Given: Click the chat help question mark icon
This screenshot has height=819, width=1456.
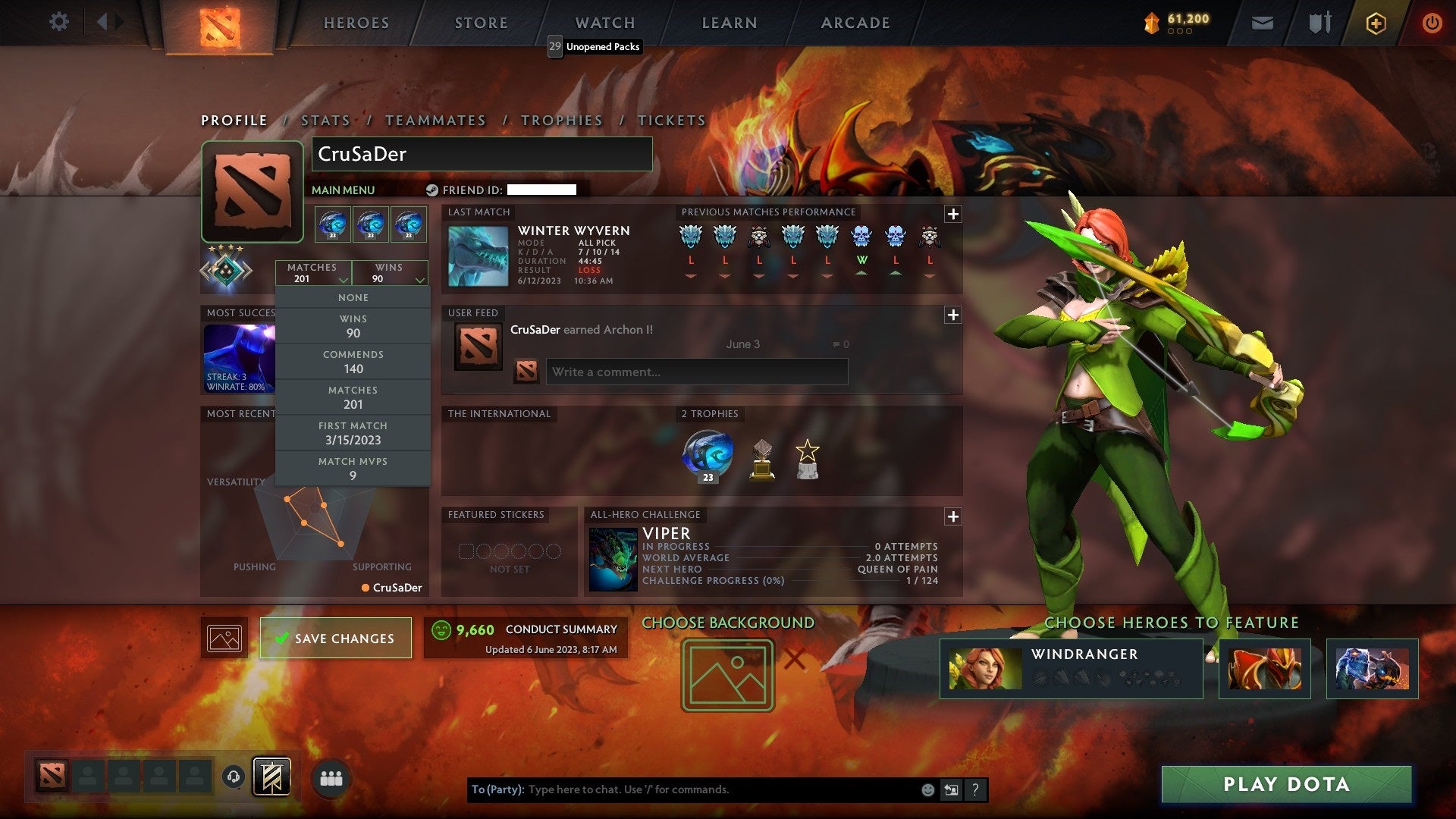Looking at the screenshot, I should 975,789.
